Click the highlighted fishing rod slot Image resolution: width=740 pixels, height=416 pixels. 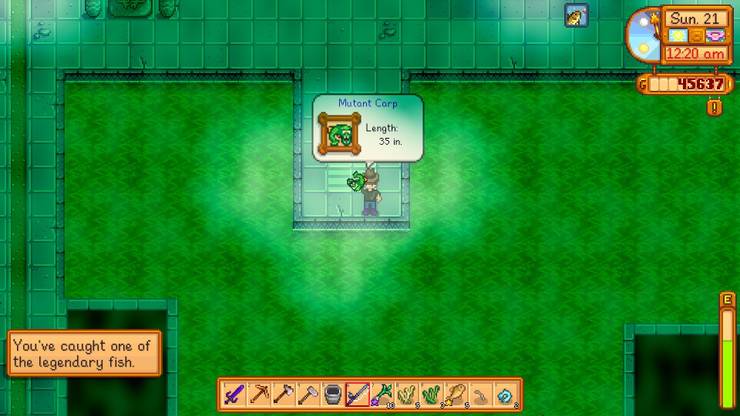point(357,394)
